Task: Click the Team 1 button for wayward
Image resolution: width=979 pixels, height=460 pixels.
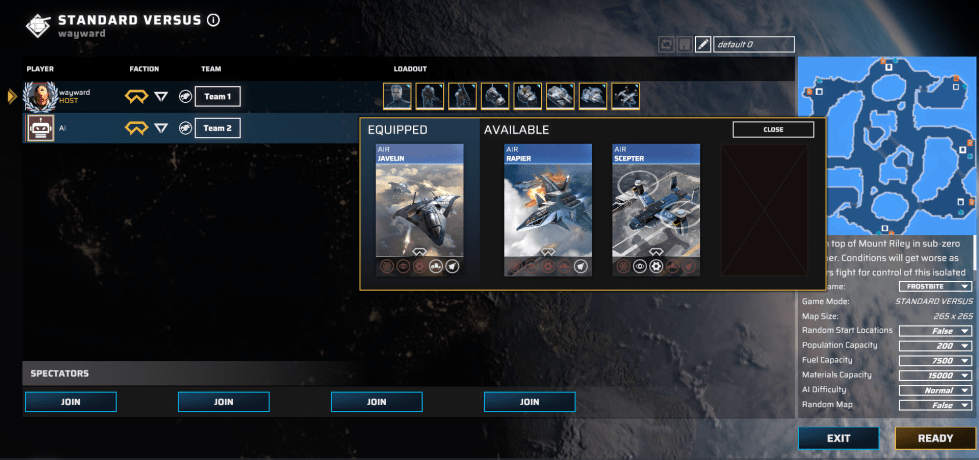Action: click(x=217, y=97)
